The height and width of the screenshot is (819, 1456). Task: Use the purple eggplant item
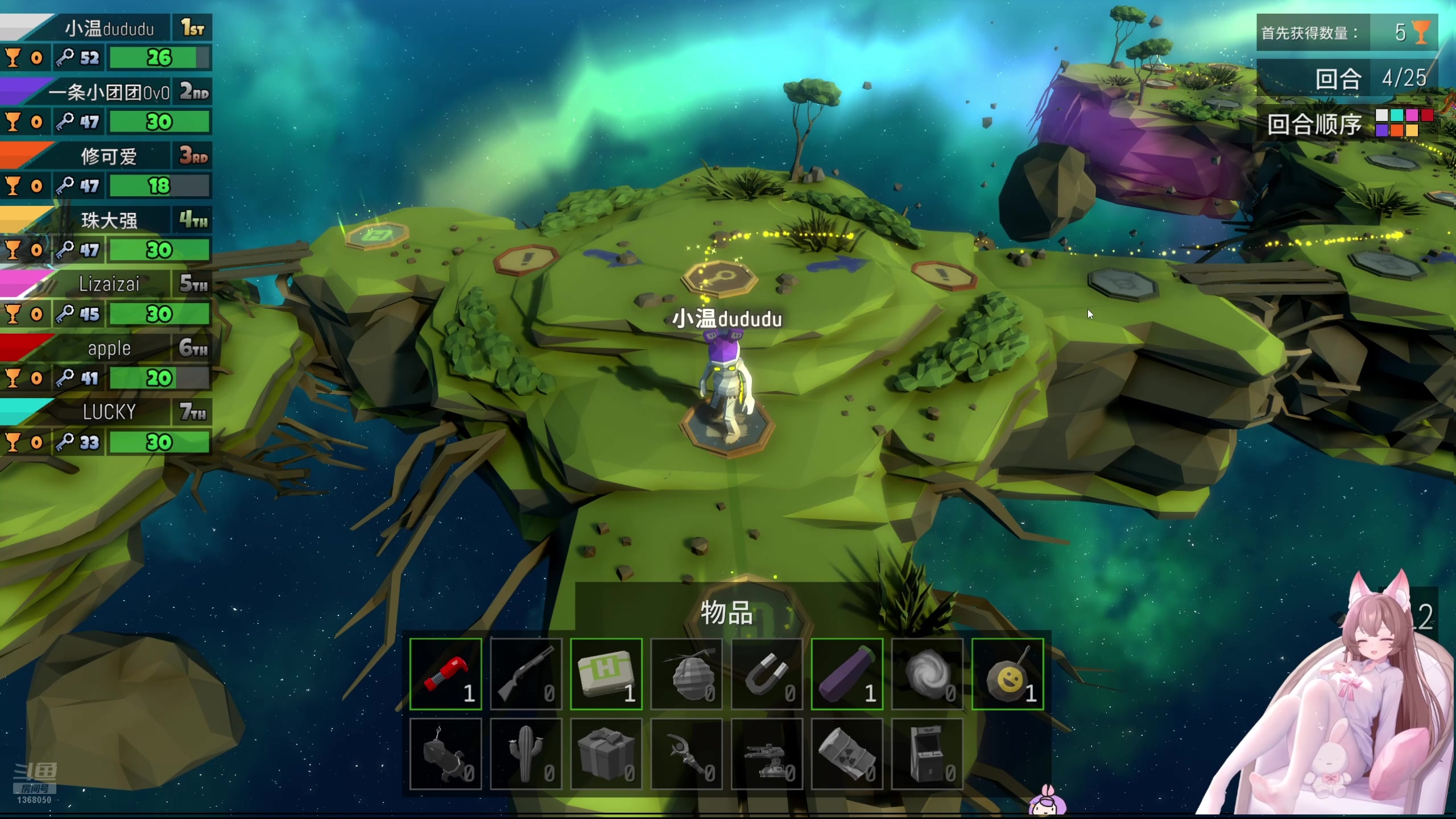click(x=847, y=674)
